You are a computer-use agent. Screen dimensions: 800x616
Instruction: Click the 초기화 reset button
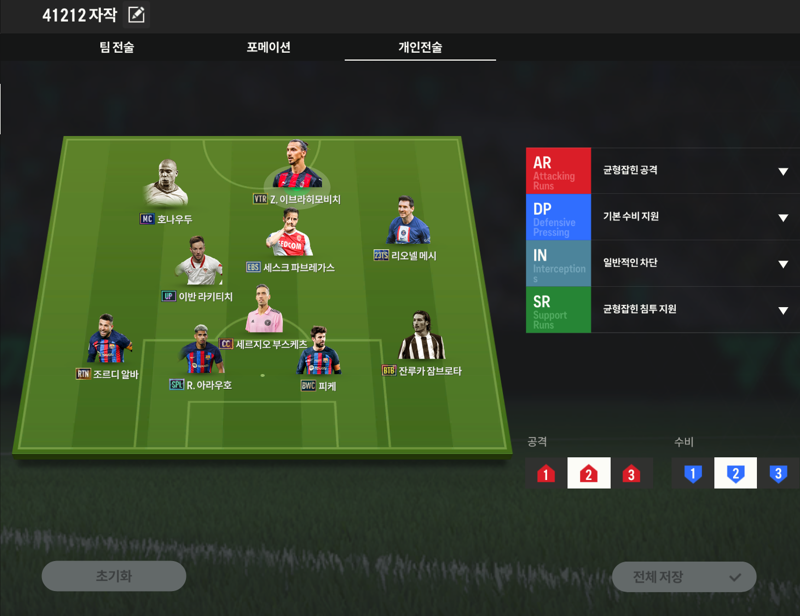(x=113, y=576)
